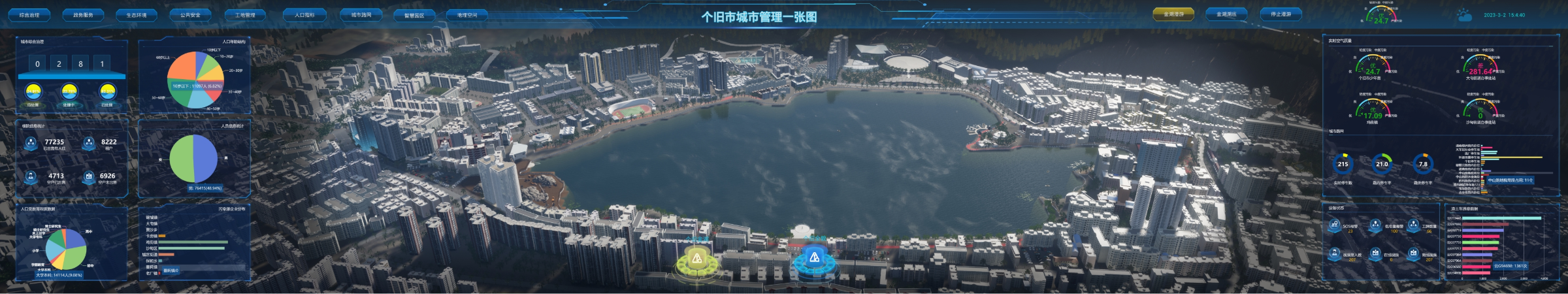Image resolution: width=1568 pixels, height=294 pixels.
Task: Switch to the 政务服务 tab
Action: click(x=83, y=14)
